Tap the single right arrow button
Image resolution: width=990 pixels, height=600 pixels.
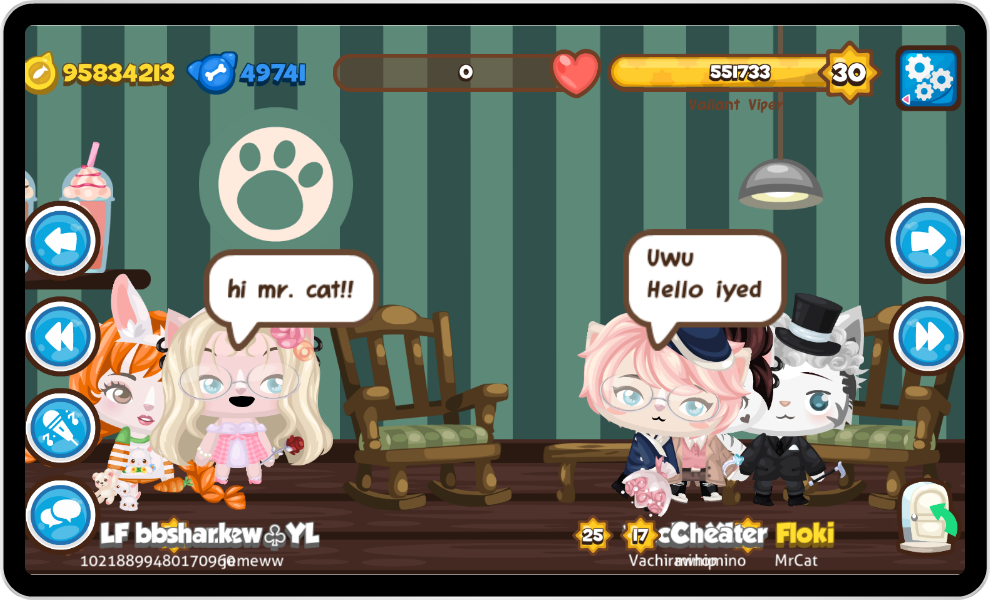(927, 240)
